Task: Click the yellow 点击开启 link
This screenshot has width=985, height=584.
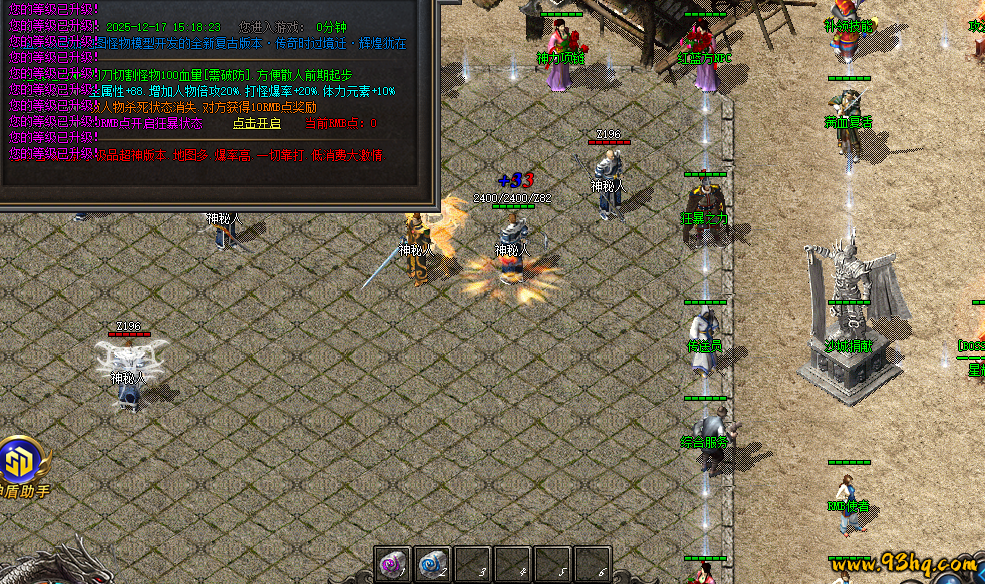Action: click(257, 124)
